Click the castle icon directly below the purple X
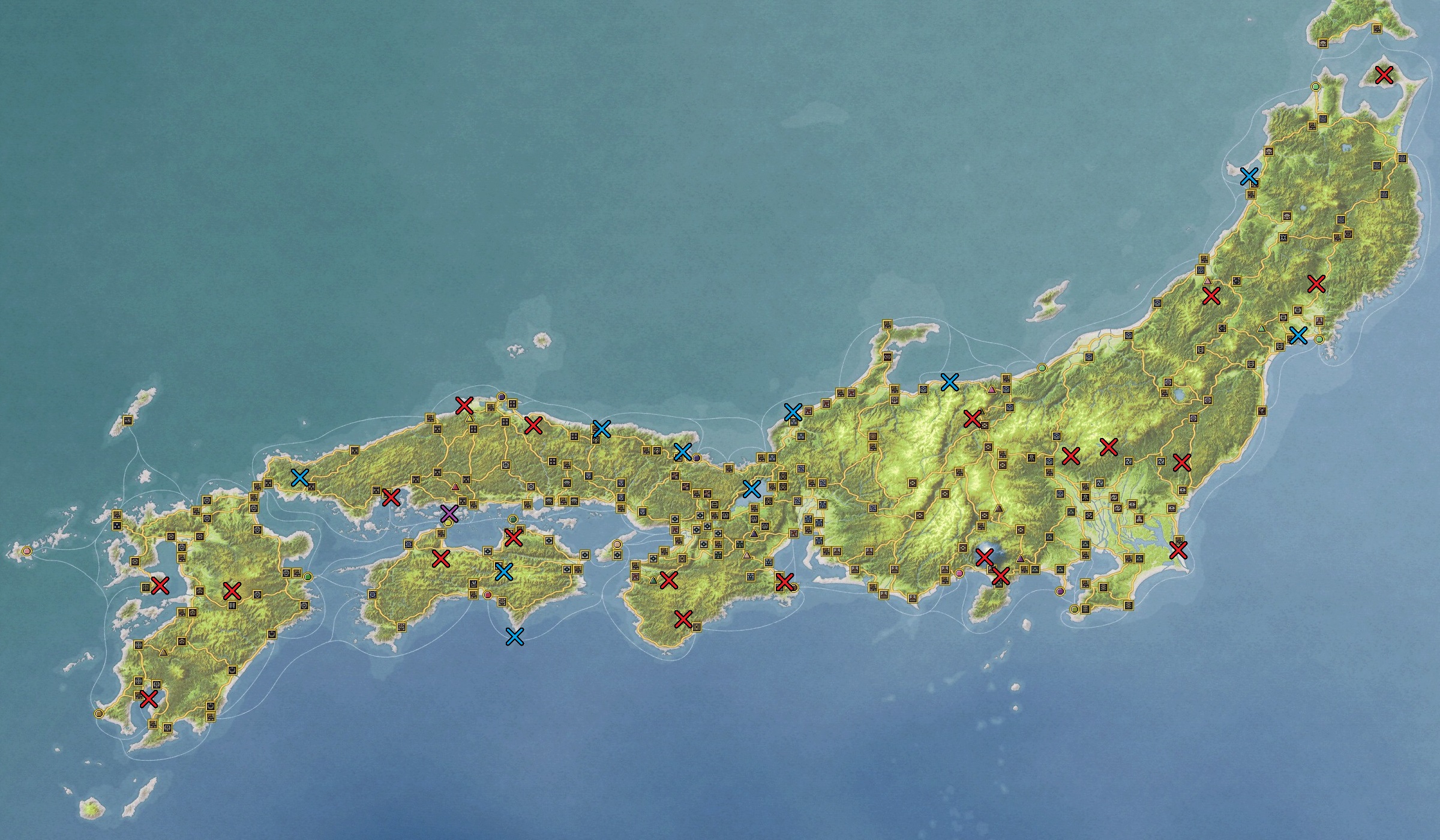This screenshot has width=1440, height=840. [x=441, y=532]
